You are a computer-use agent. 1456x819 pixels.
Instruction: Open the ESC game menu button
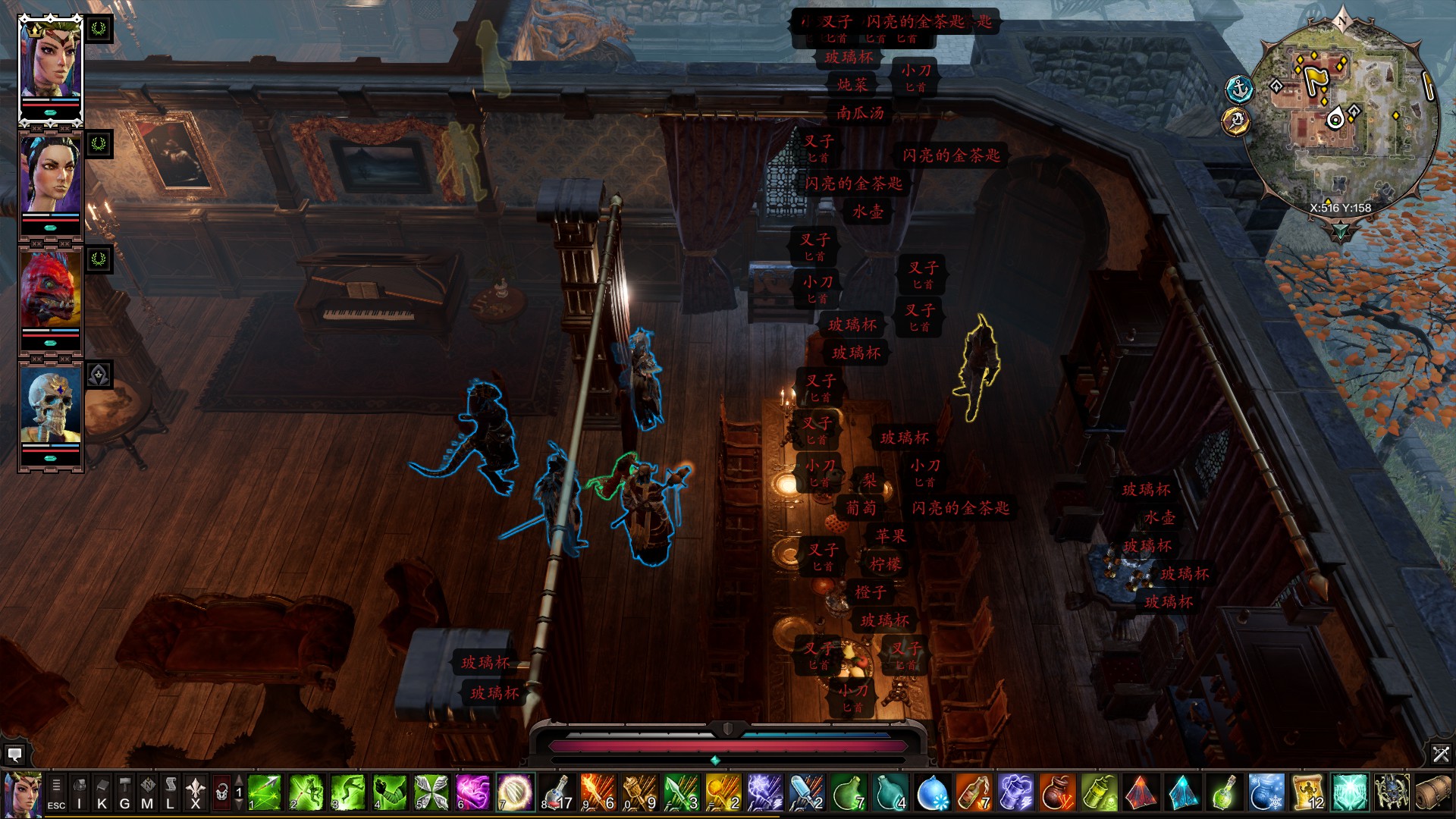pos(56,792)
